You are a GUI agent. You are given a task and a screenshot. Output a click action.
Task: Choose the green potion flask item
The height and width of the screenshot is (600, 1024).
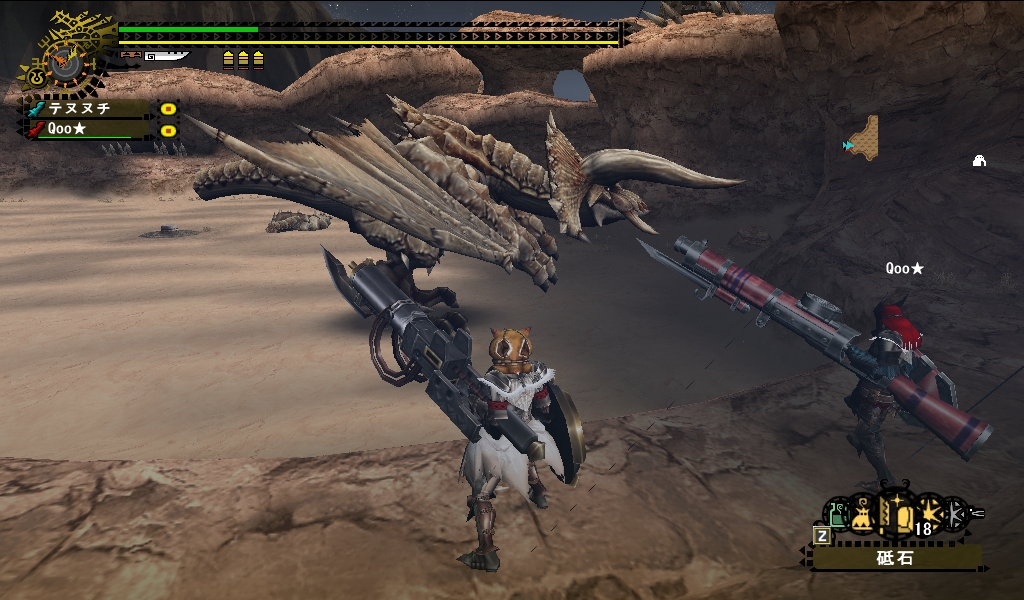coord(836,515)
